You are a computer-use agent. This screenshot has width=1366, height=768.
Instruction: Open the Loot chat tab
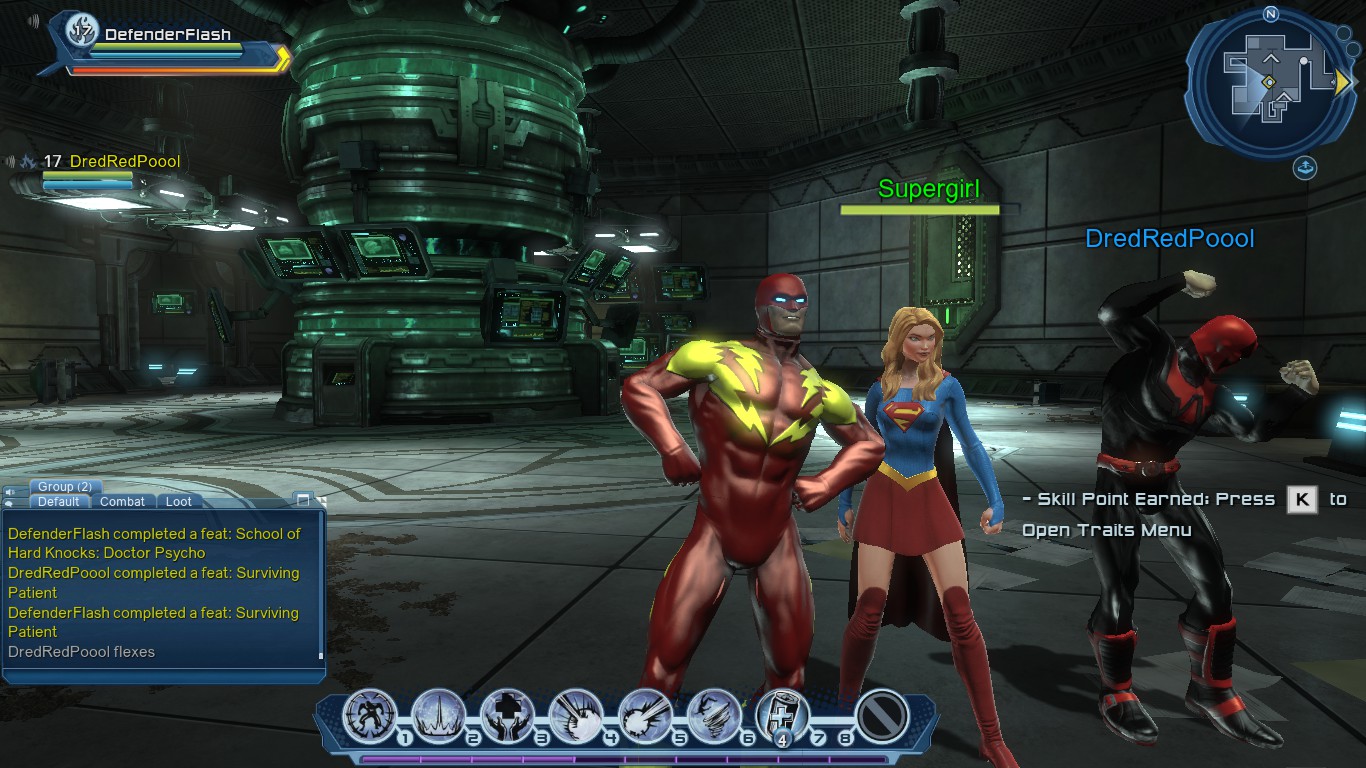[178, 502]
